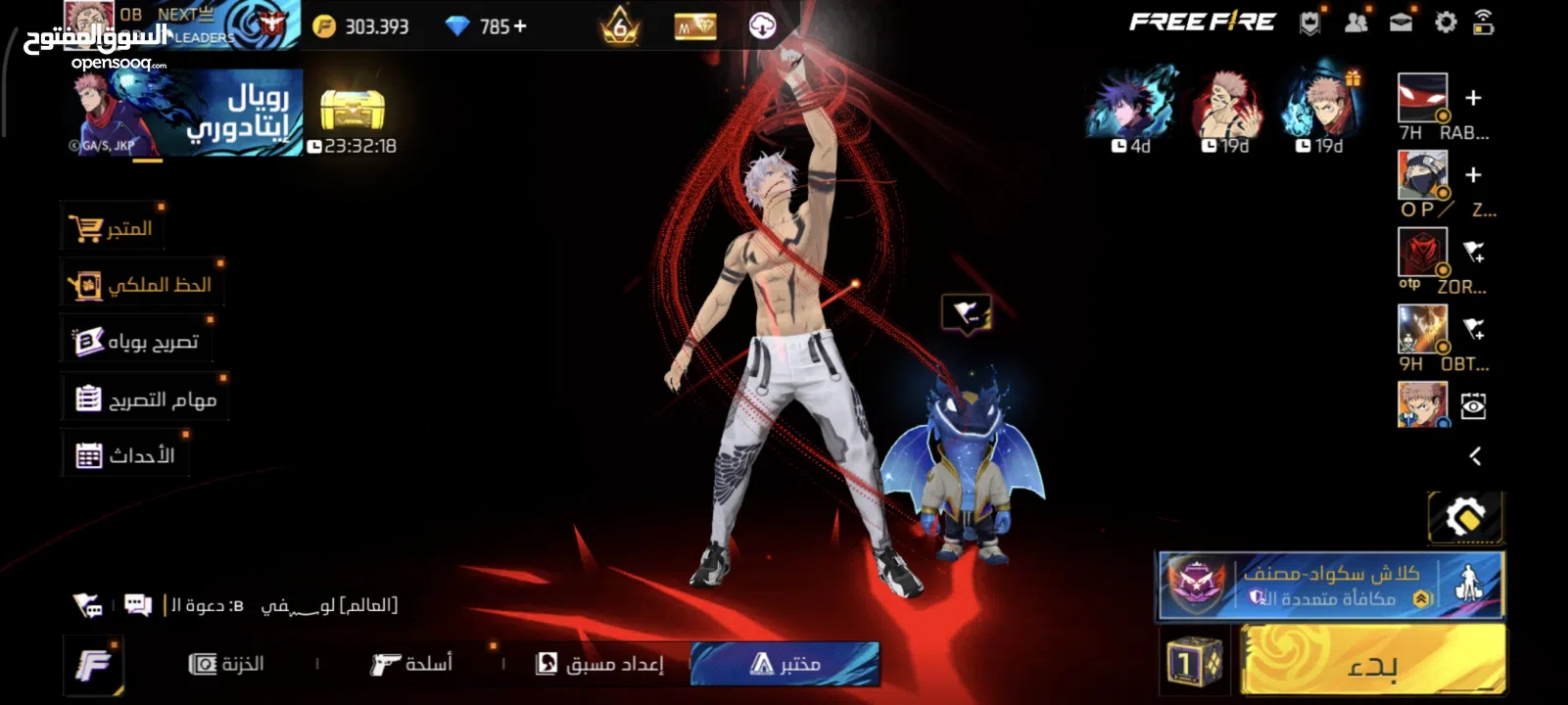Image resolution: width=1568 pixels, height=705 pixels.
Task: Open the المتجر store menu
Action: coord(111,228)
